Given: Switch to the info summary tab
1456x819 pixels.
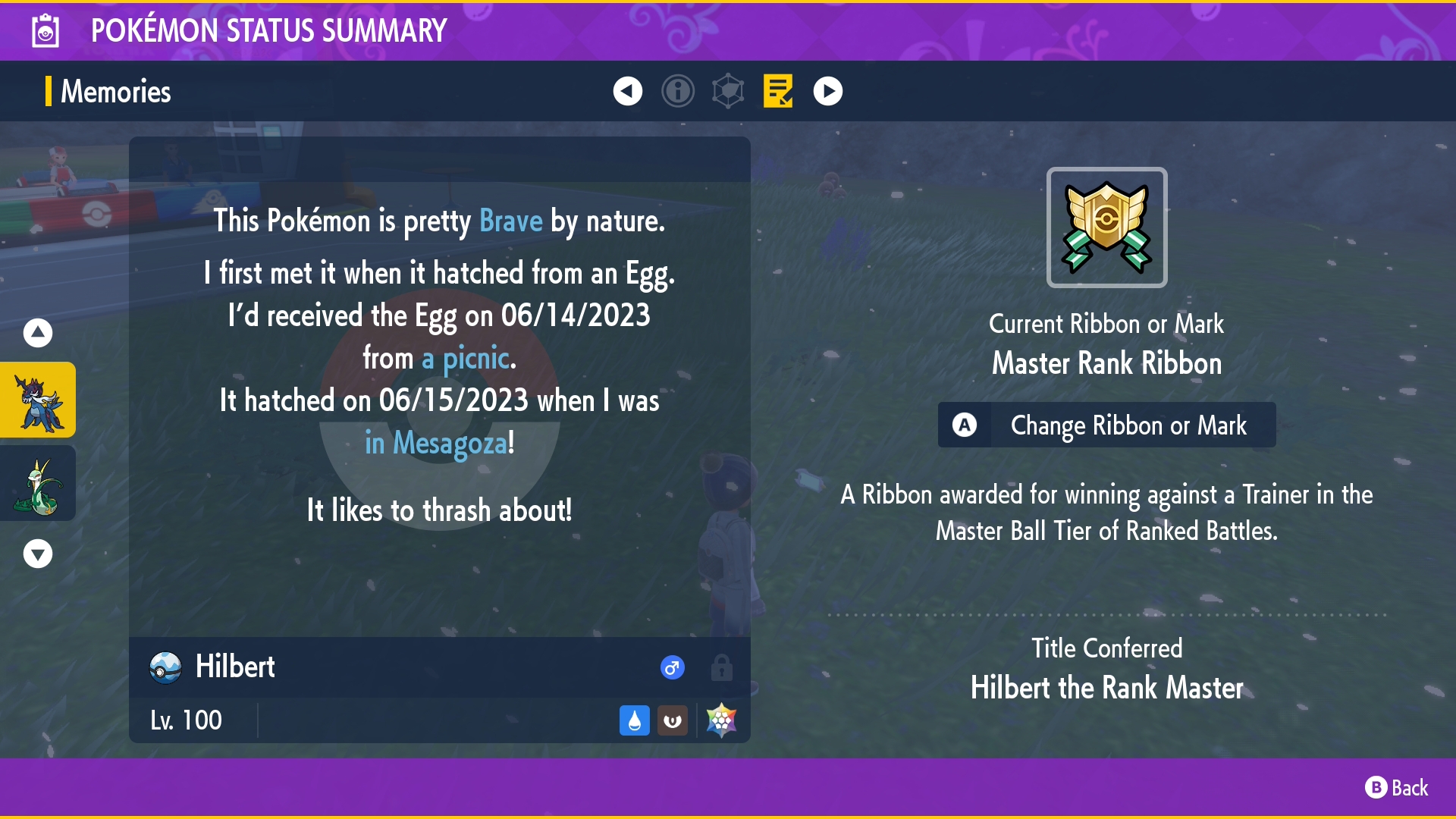Looking at the screenshot, I should tap(678, 91).
